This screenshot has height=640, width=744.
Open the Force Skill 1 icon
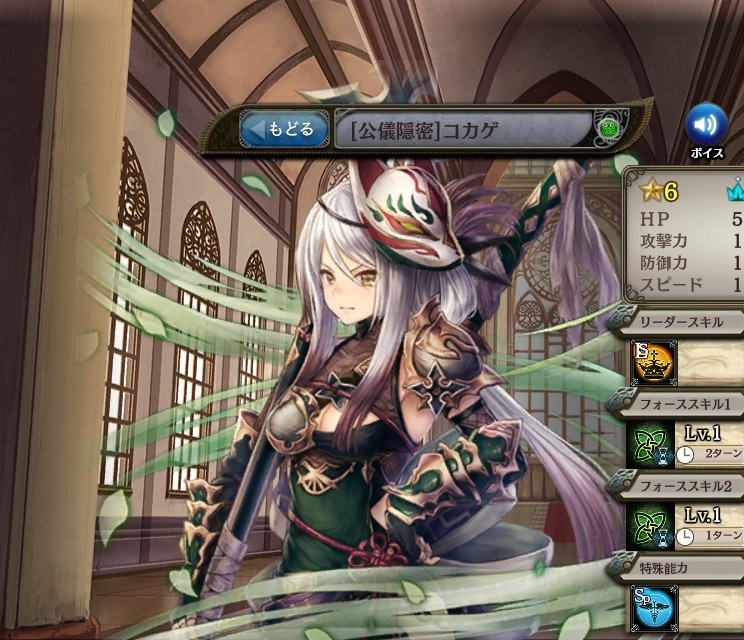[x=650, y=446]
